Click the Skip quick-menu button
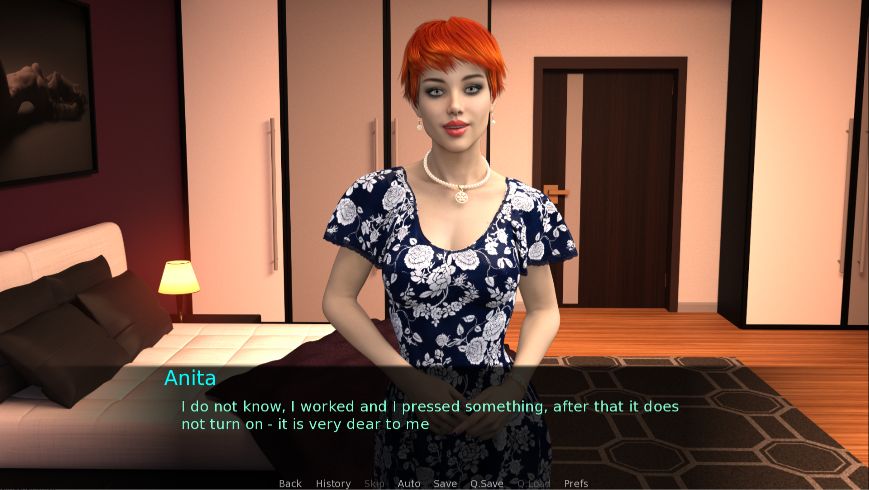The height and width of the screenshot is (490, 869). click(x=374, y=484)
